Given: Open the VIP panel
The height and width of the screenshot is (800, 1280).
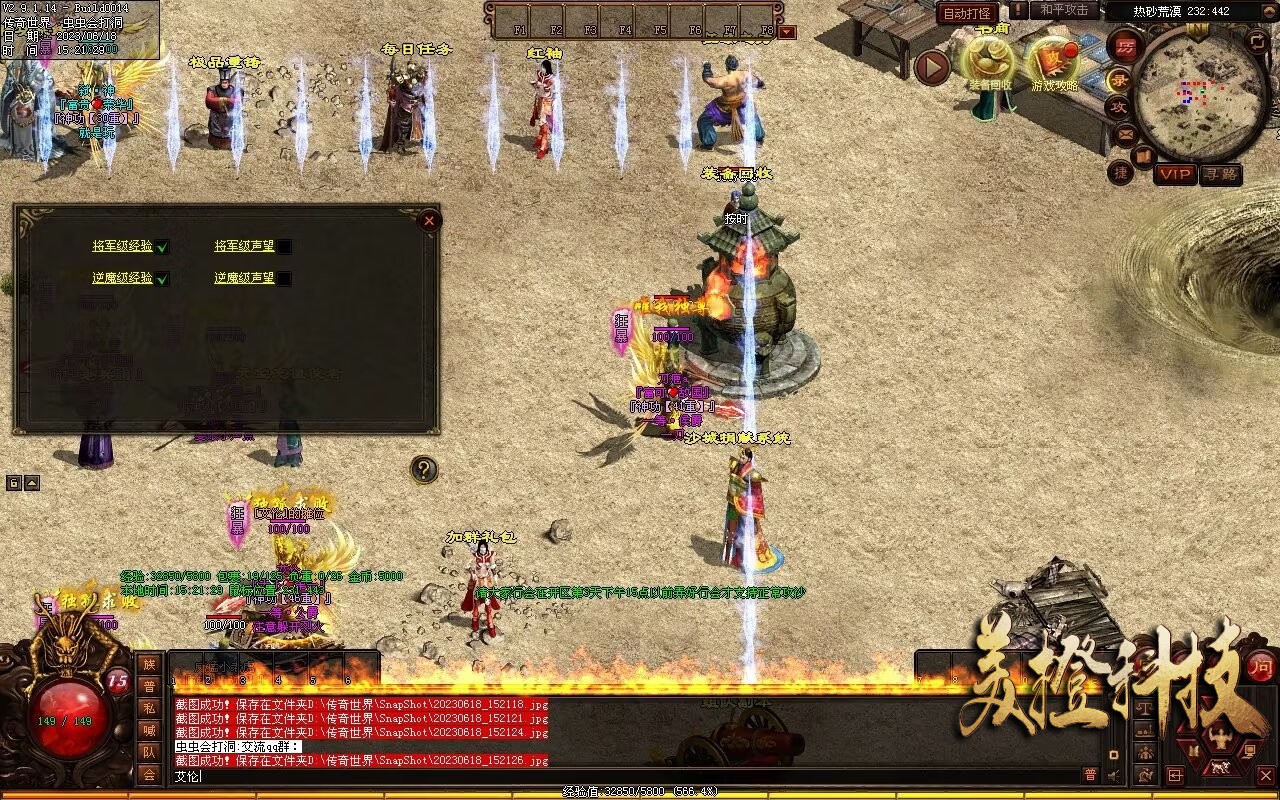Looking at the screenshot, I should 1176,174.
